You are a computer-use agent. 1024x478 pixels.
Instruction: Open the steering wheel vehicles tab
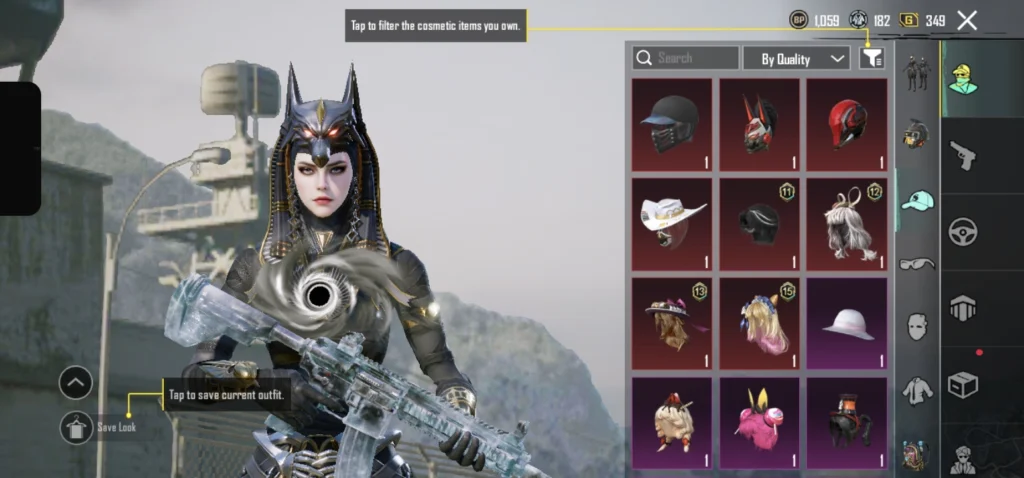(x=963, y=230)
